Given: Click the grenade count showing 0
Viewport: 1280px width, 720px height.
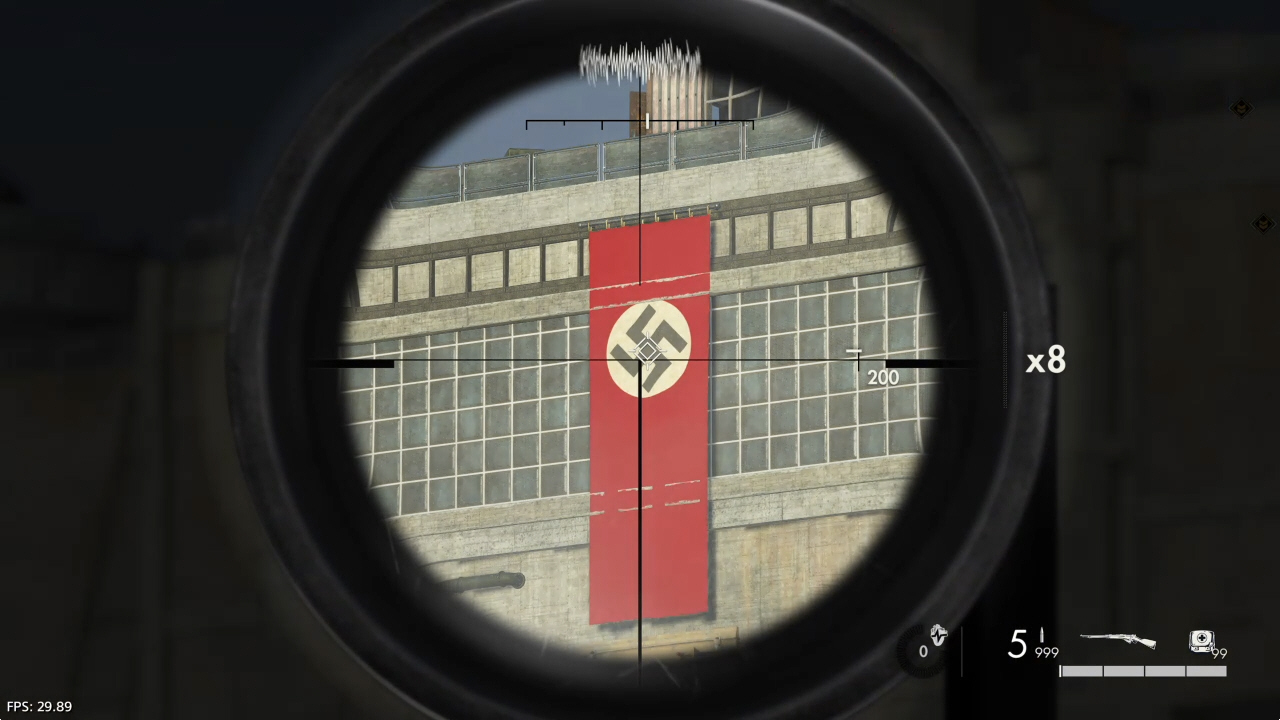Looking at the screenshot, I should (922, 650).
